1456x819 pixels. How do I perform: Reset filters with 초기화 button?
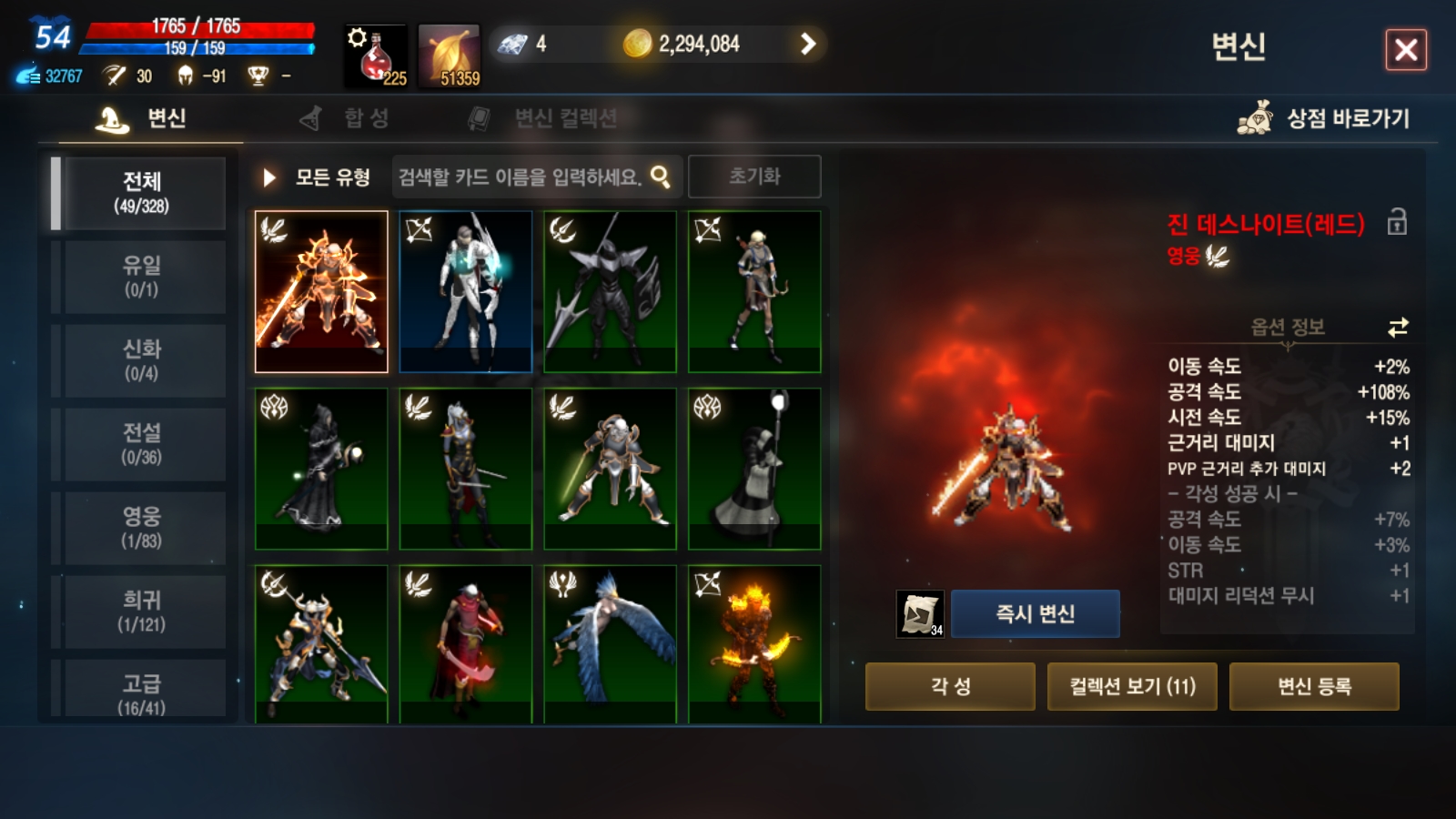(x=754, y=177)
